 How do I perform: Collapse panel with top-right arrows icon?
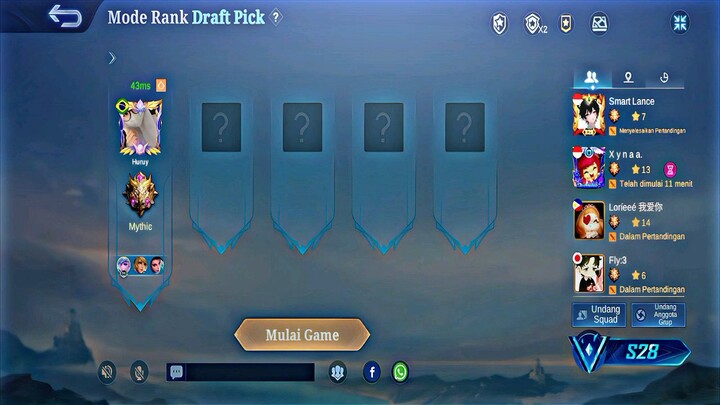tap(680, 22)
